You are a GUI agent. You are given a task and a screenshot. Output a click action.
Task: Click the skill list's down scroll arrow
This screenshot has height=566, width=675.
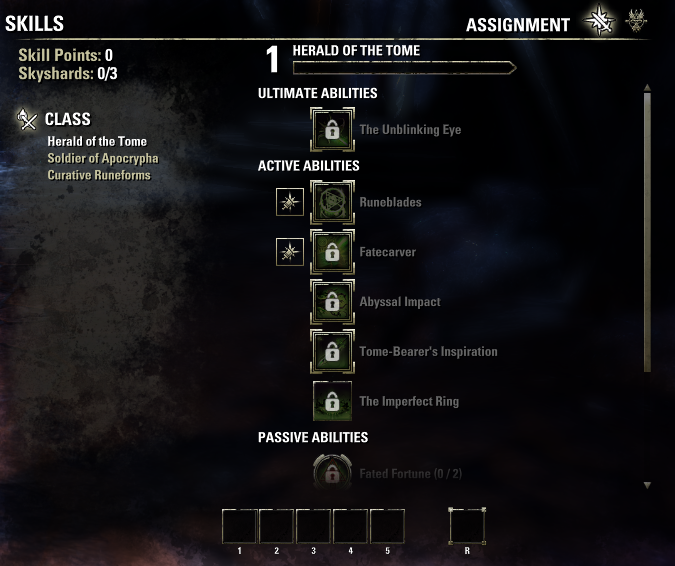click(647, 485)
